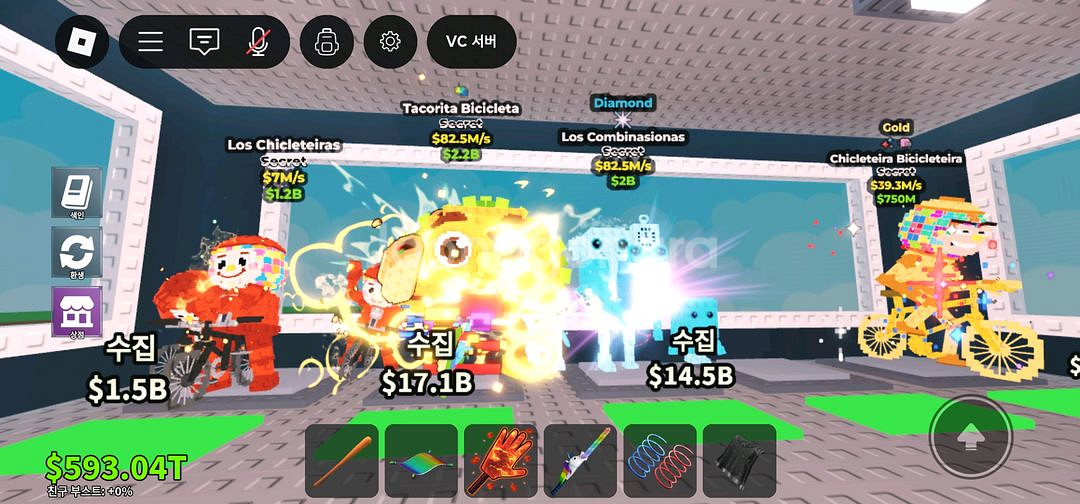Viewport: 1080px width, 504px height.
Task: Open the chat window
Action: [x=204, y=42]
